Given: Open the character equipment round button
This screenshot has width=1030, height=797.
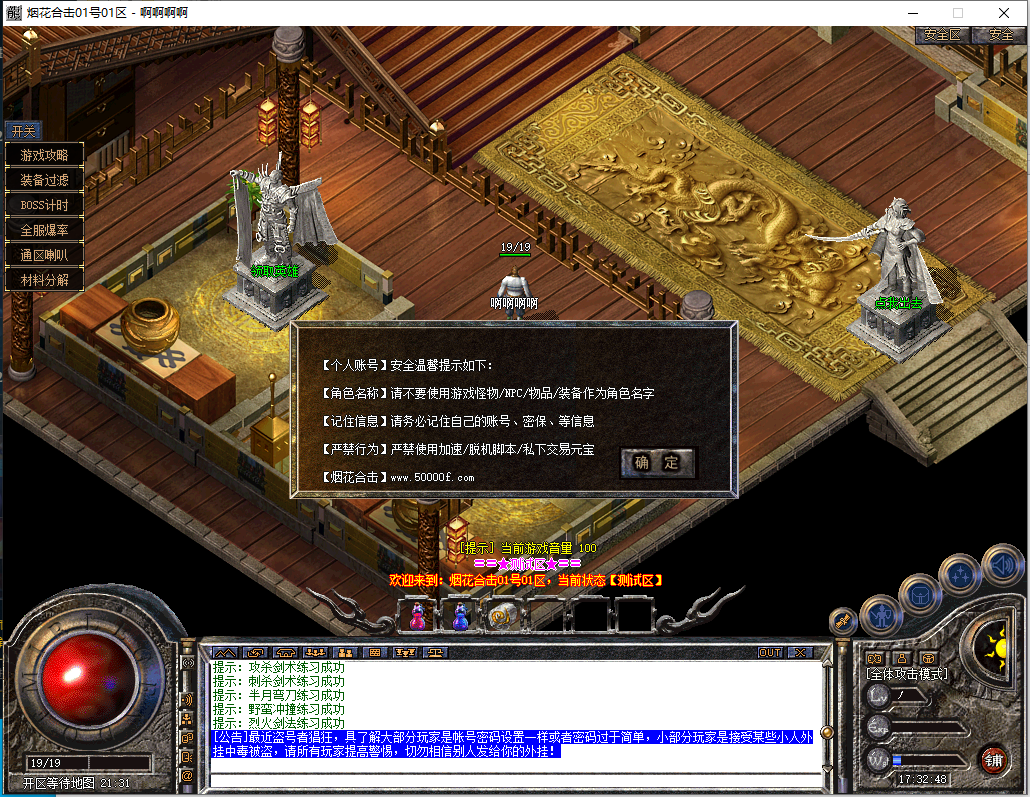Looking at the screenshot, I should [x=881, y=615].
